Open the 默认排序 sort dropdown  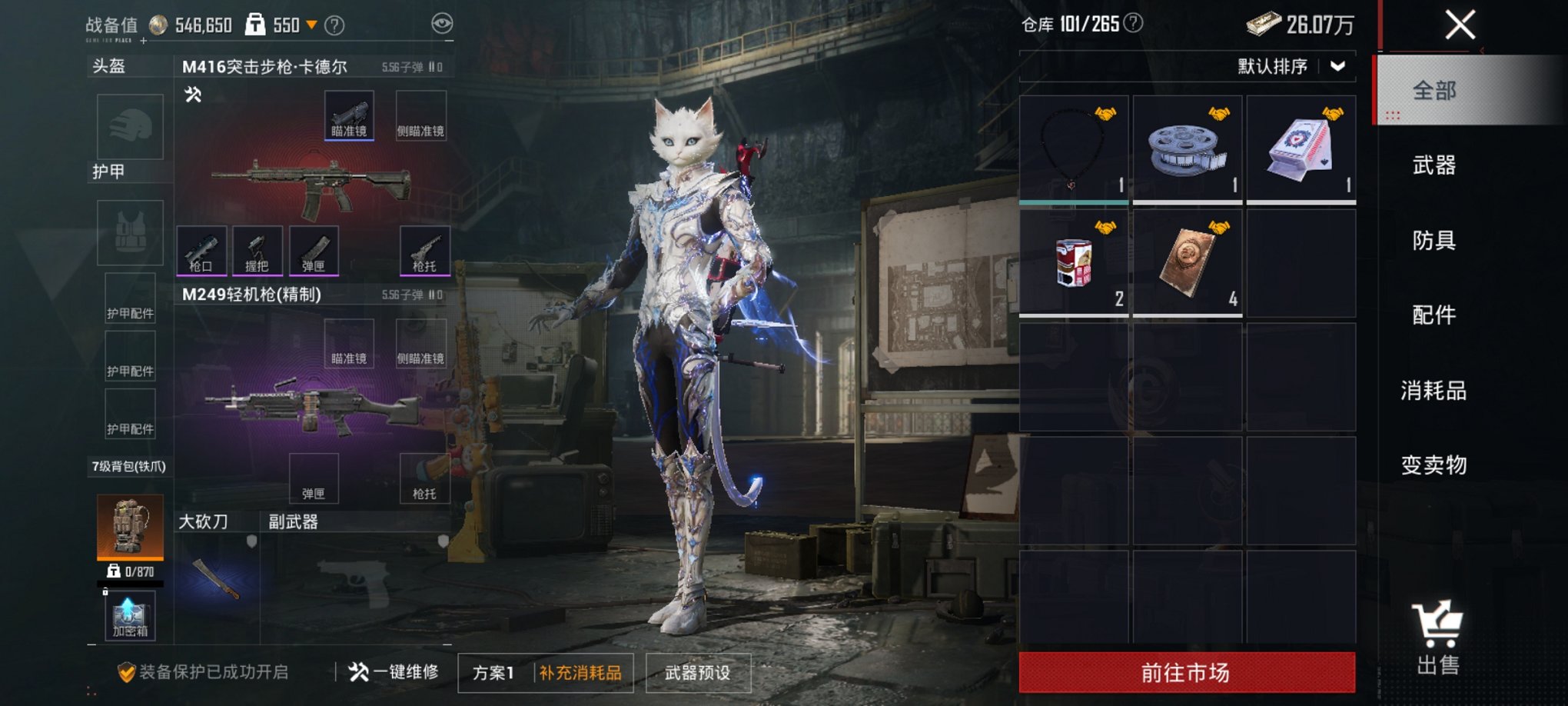click(1291, 67)
